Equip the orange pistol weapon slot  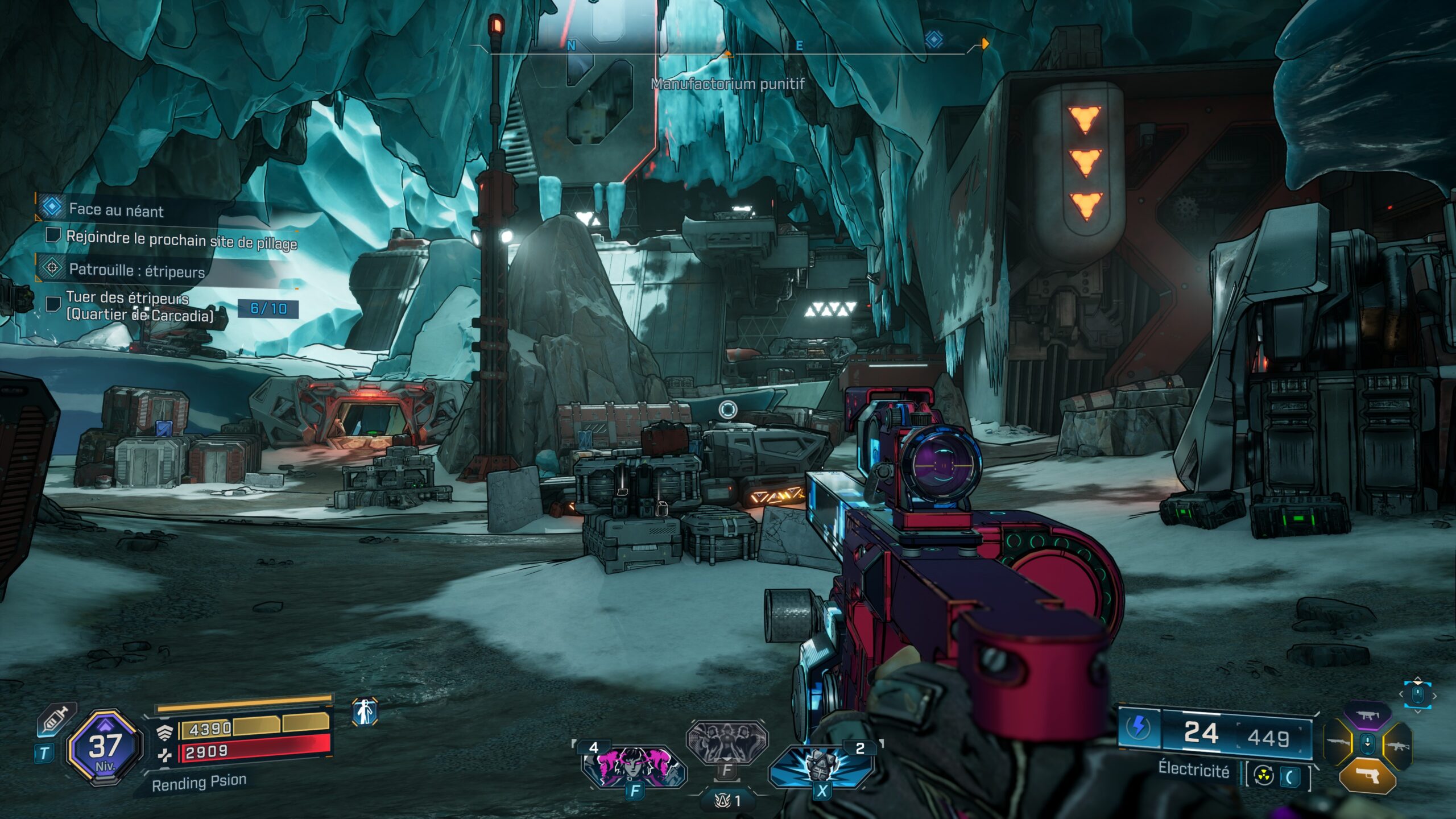click(1368, 775)
